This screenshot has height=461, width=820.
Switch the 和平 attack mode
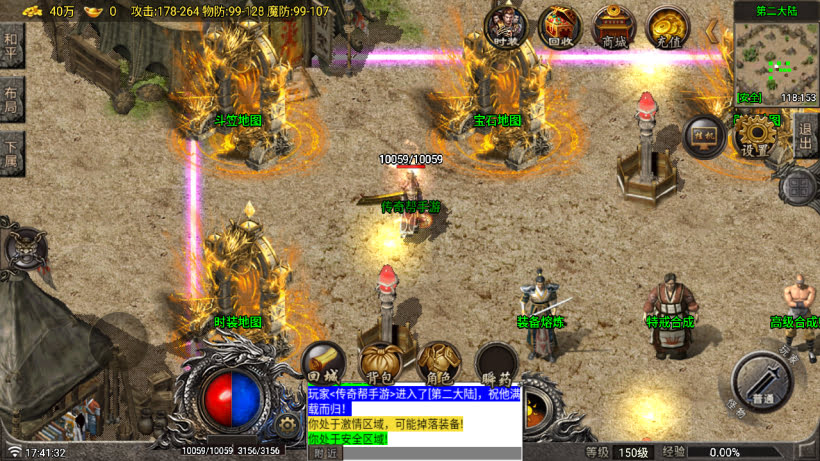point(11,46)
